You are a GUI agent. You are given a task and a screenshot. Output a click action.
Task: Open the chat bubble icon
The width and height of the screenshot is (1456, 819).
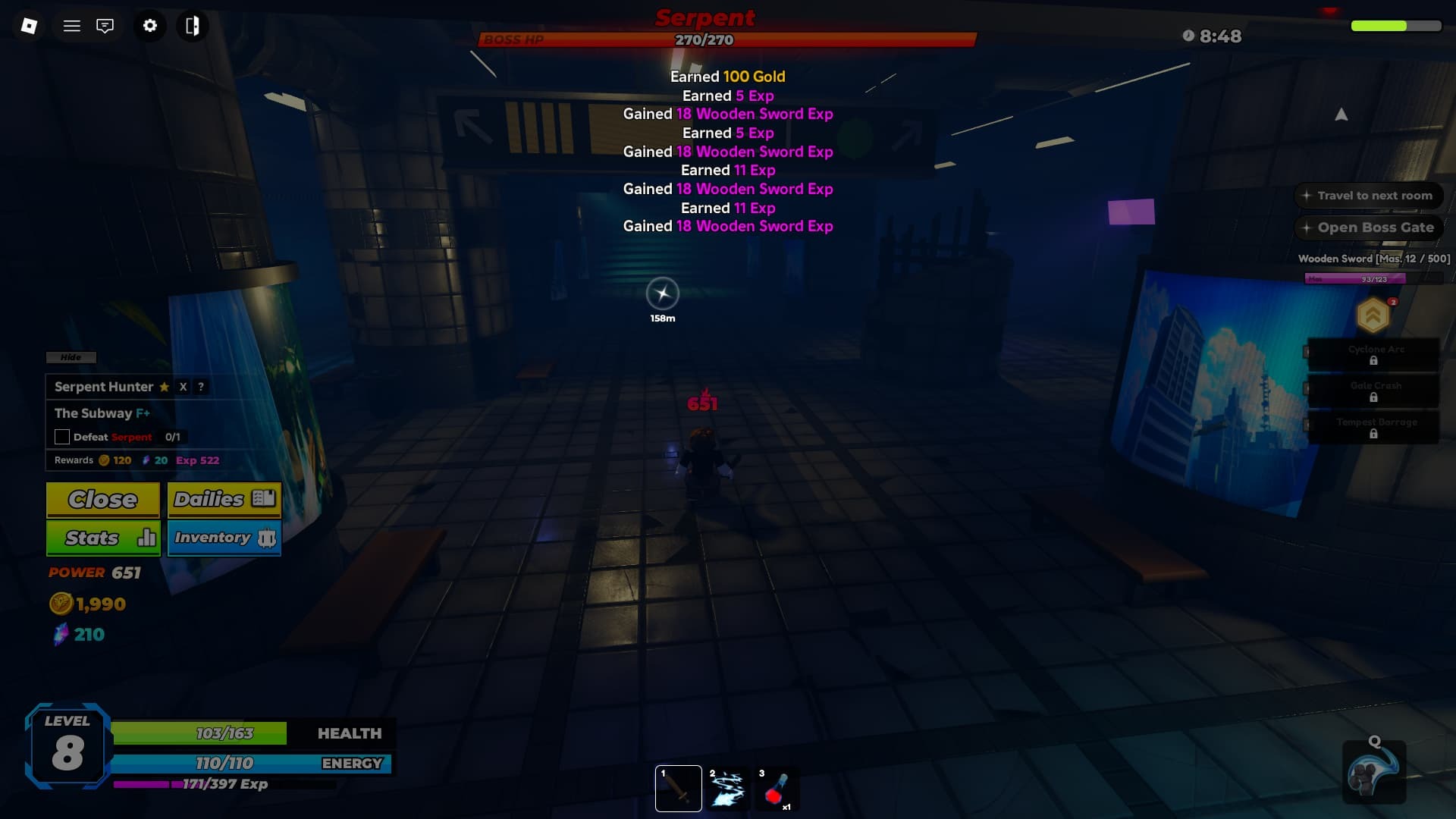click(x=105, y=25)
